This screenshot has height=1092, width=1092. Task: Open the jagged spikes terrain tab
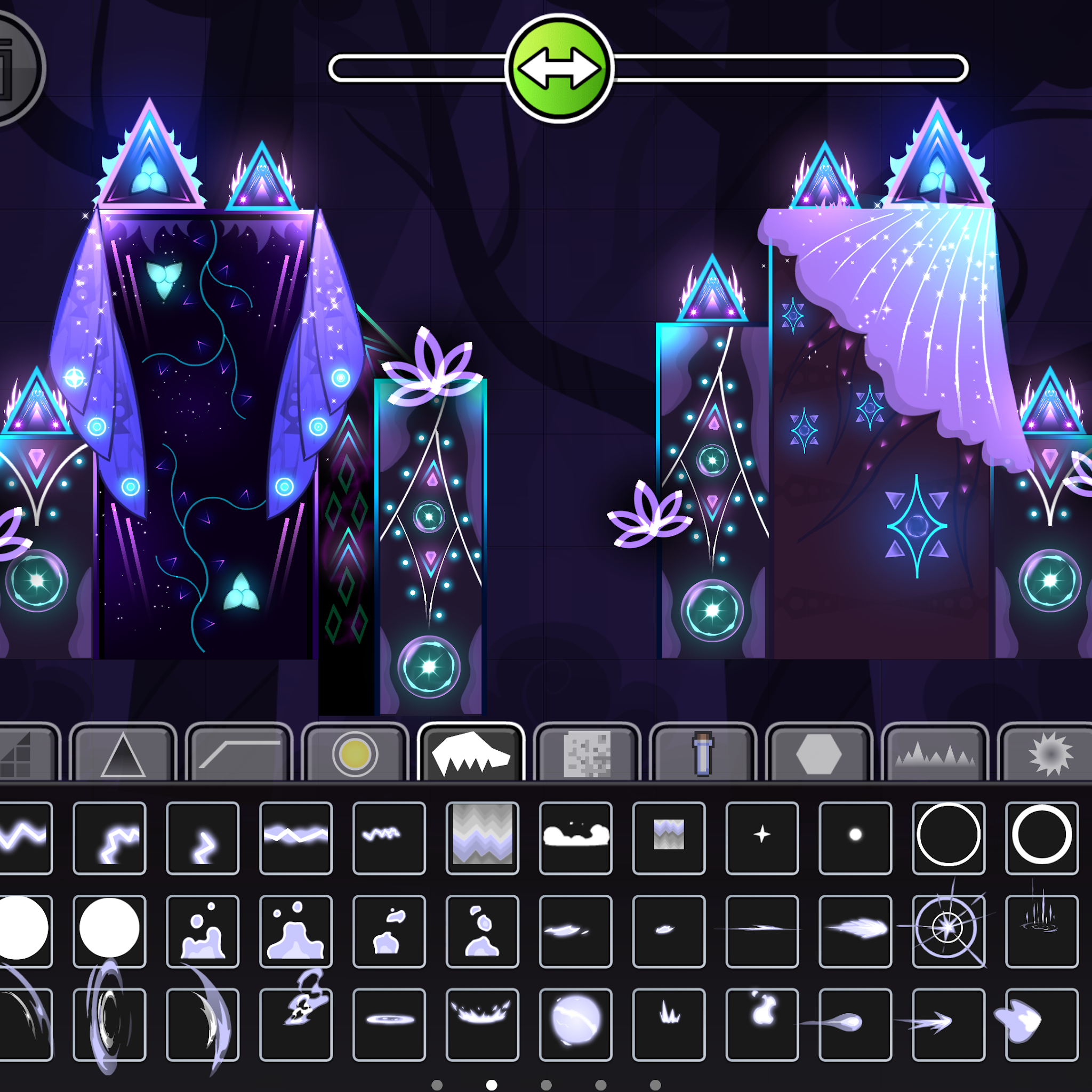click(934, 754)
